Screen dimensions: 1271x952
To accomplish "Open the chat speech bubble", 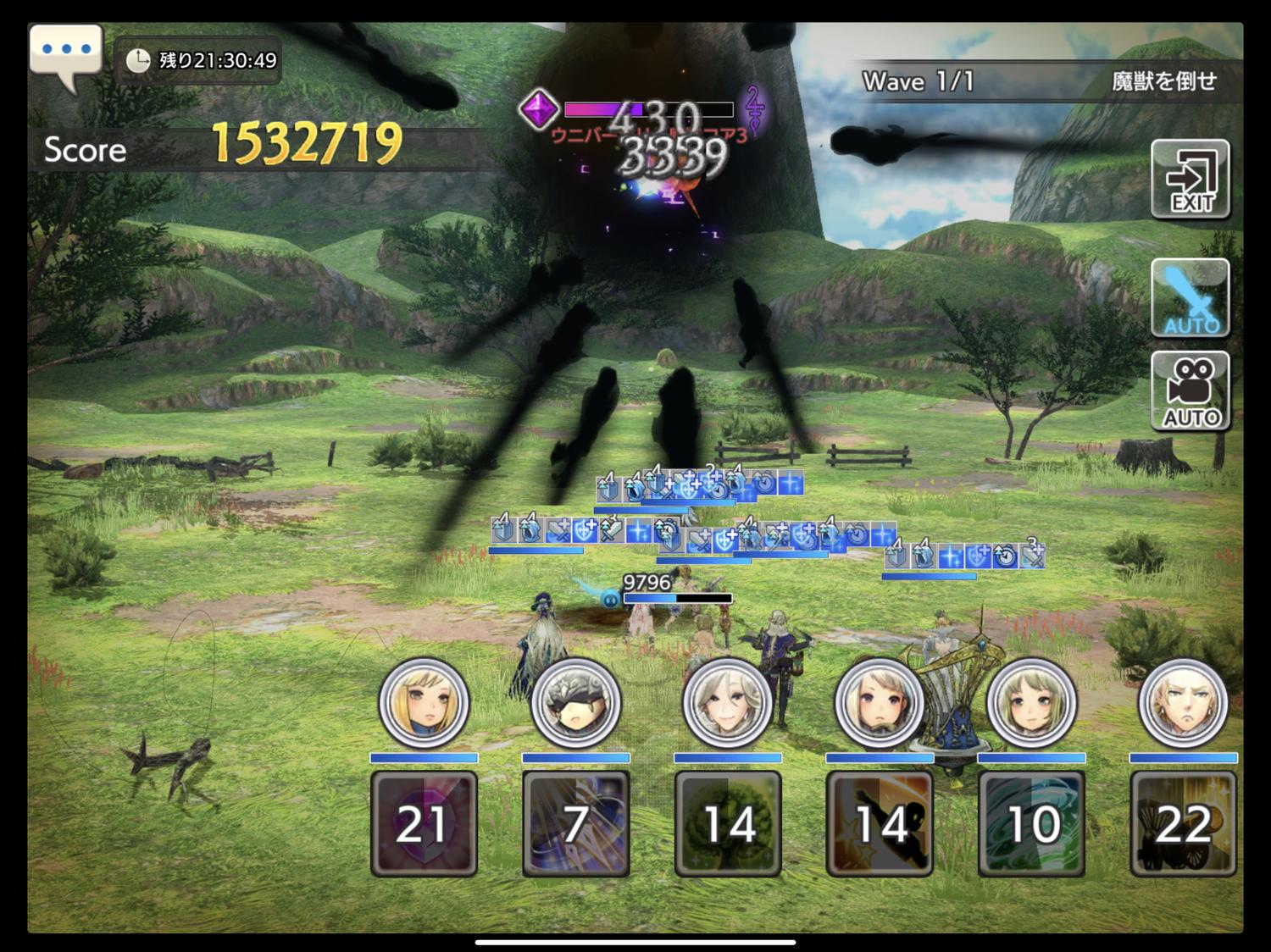I will (66, 53).
